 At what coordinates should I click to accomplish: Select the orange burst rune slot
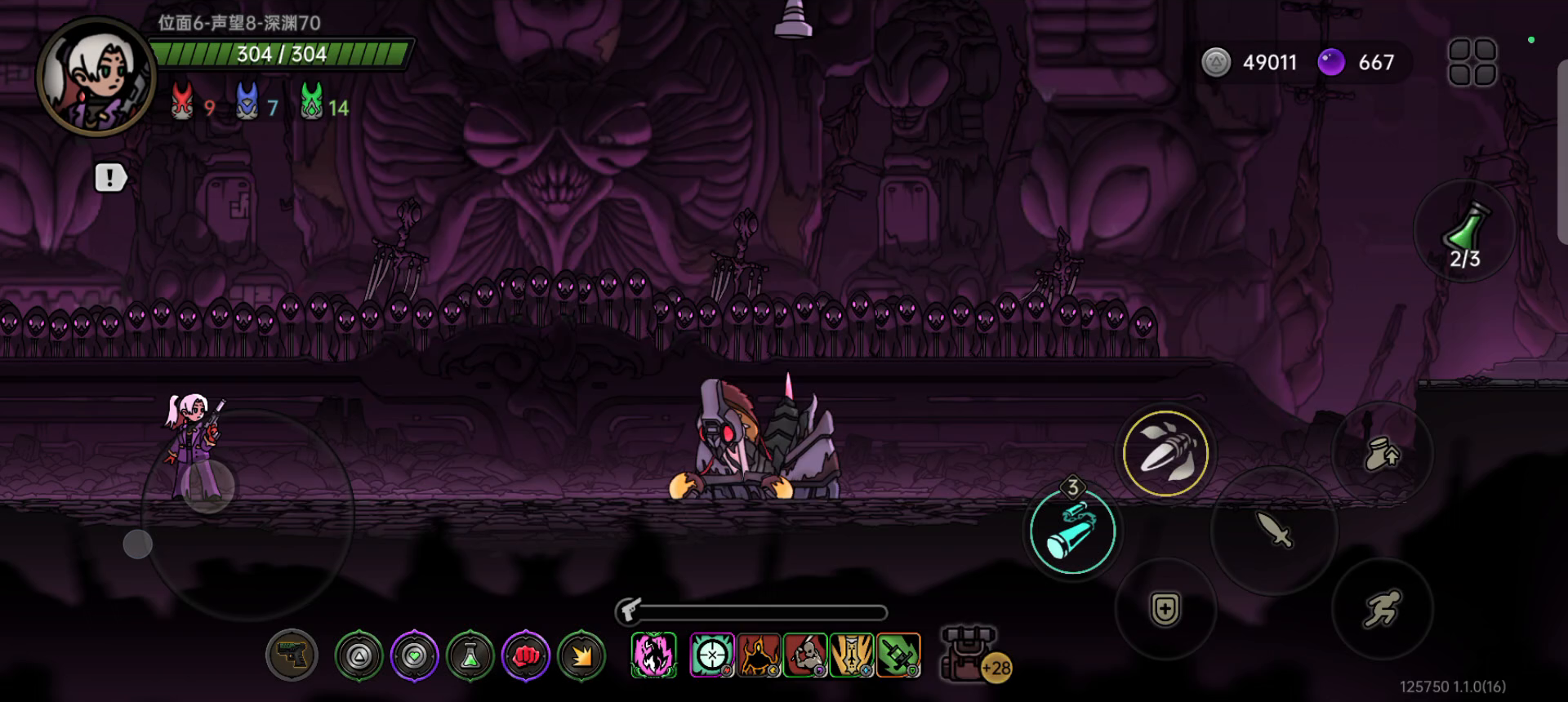582,655
